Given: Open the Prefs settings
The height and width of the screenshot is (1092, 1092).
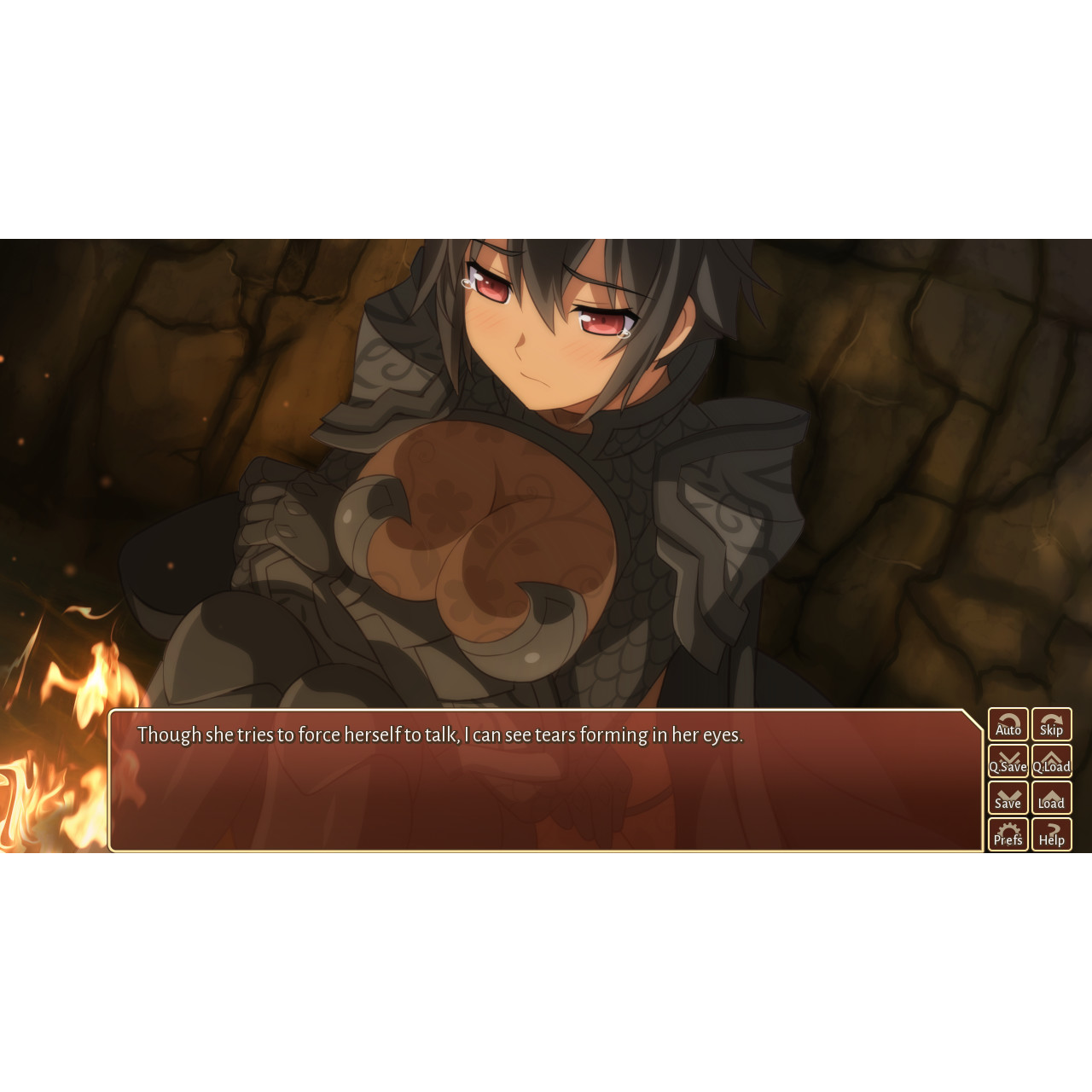Looking at the screenshot, I should click(x=1008, y=834).
